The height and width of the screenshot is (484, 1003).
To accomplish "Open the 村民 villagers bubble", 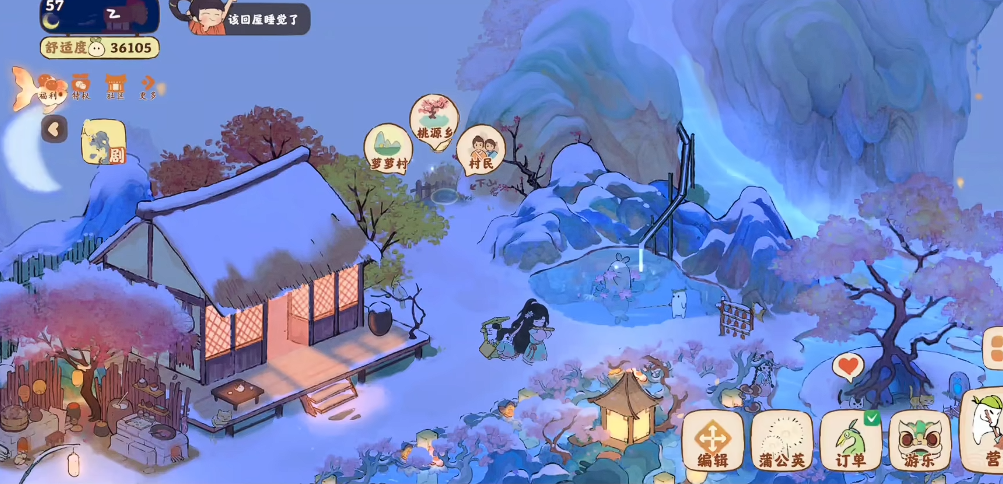I will (x=481, y=149).
